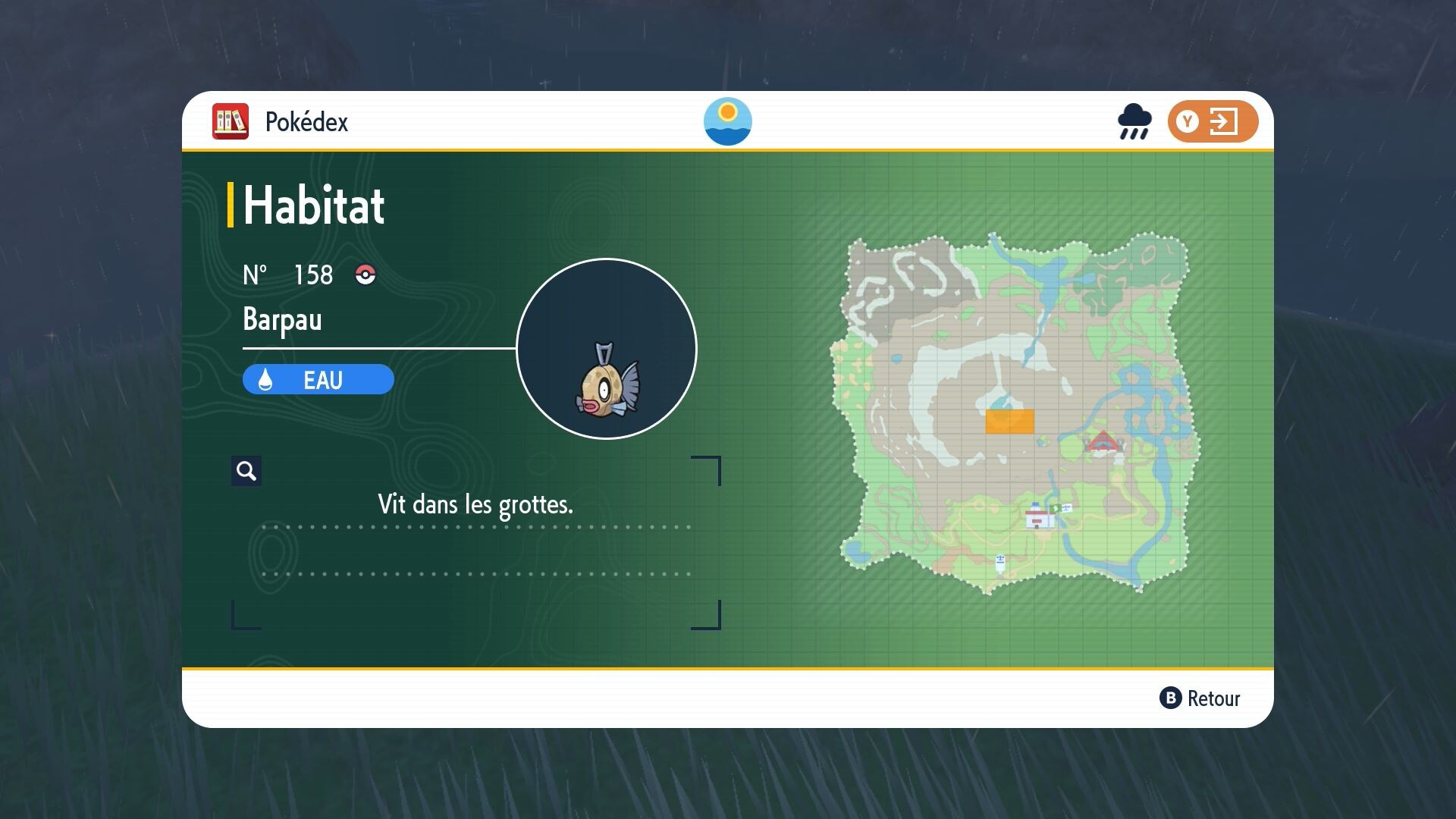Open the magnifying glass search icon

246,470
